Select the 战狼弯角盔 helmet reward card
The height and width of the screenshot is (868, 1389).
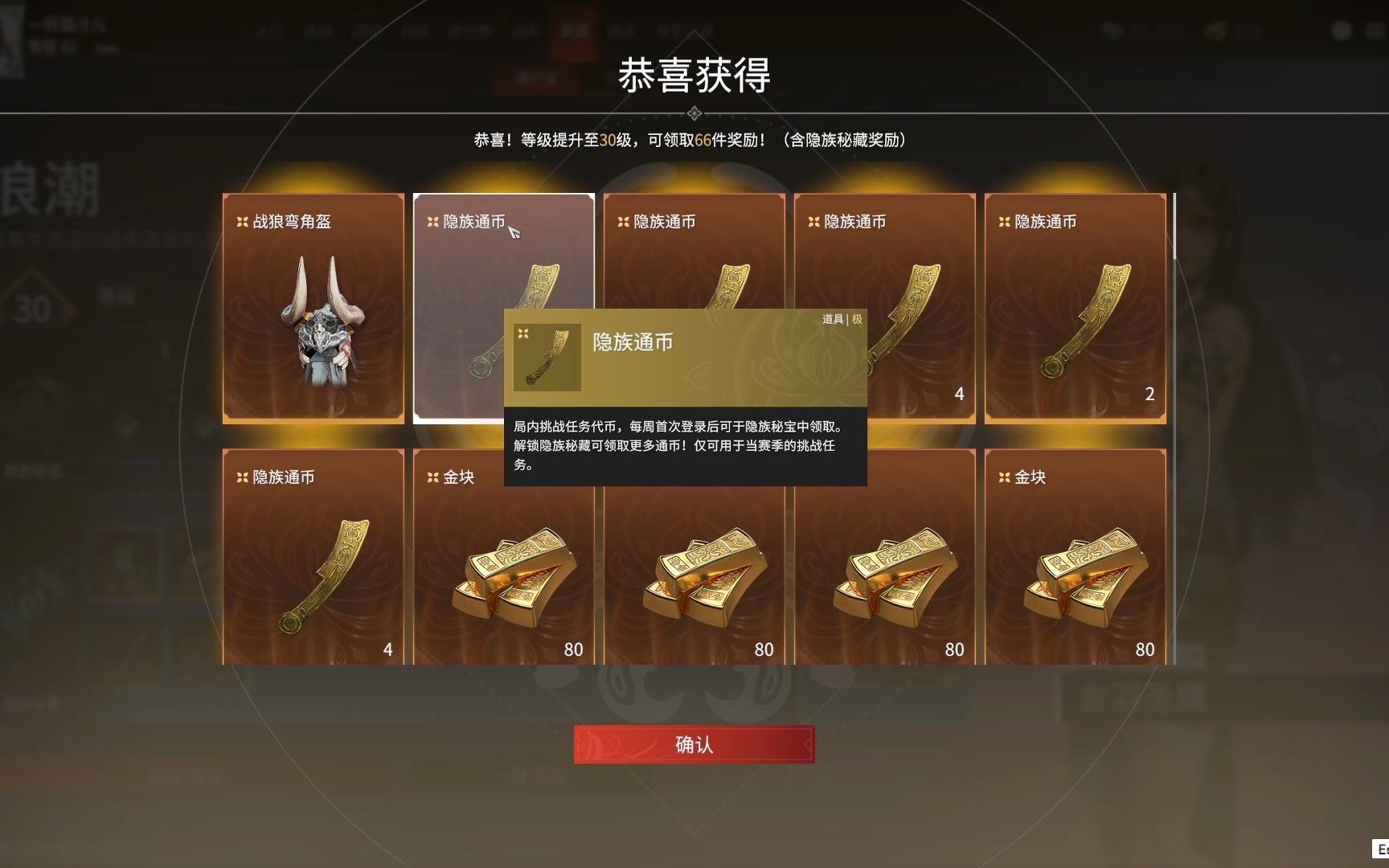(312, 305)
